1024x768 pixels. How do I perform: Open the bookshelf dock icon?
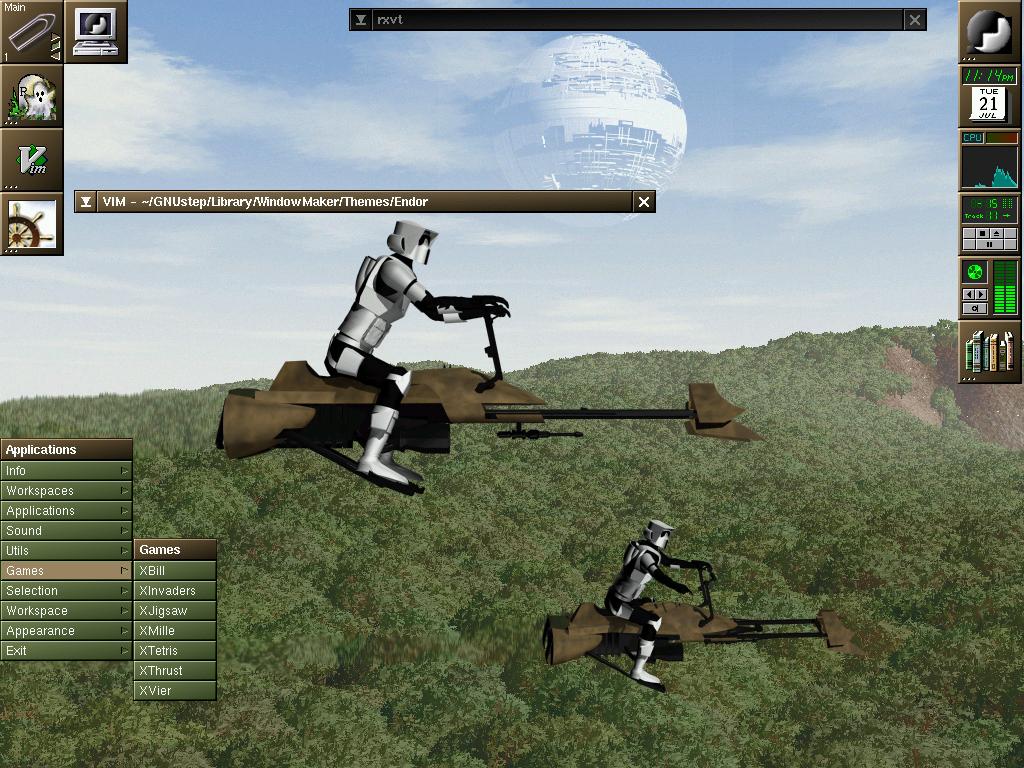[990, 352]
